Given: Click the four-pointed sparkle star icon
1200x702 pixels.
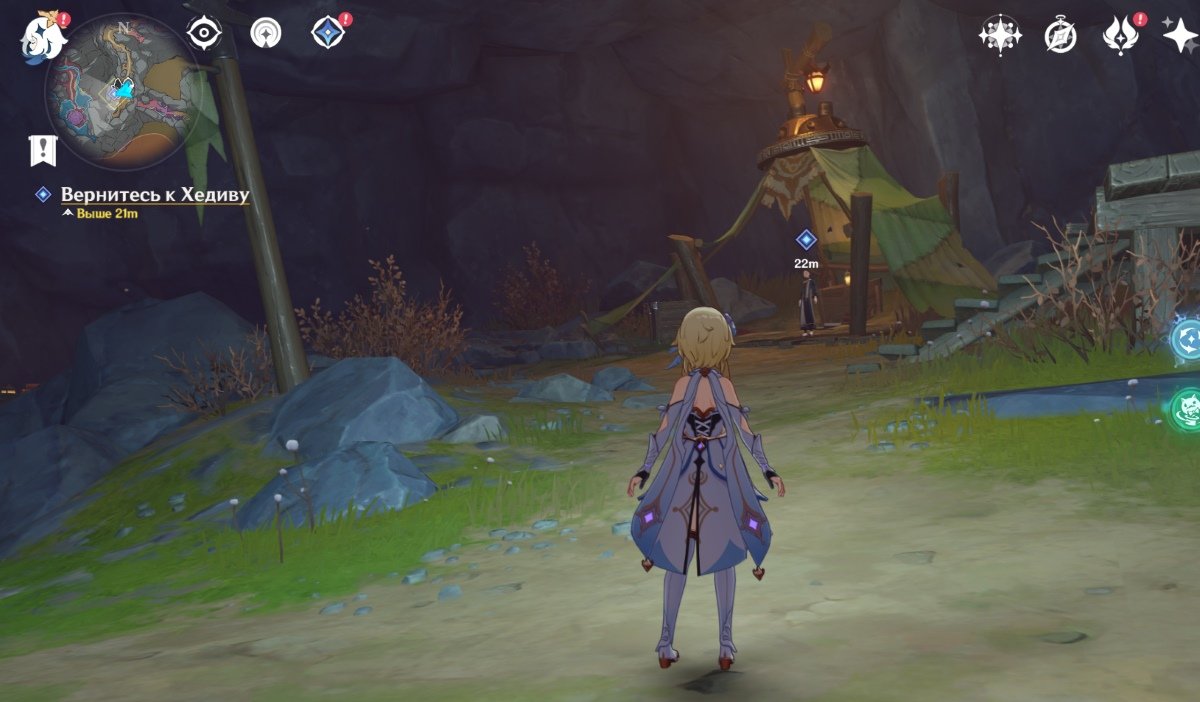Looking at the screenshot, I should click(x=1180, y=35).
